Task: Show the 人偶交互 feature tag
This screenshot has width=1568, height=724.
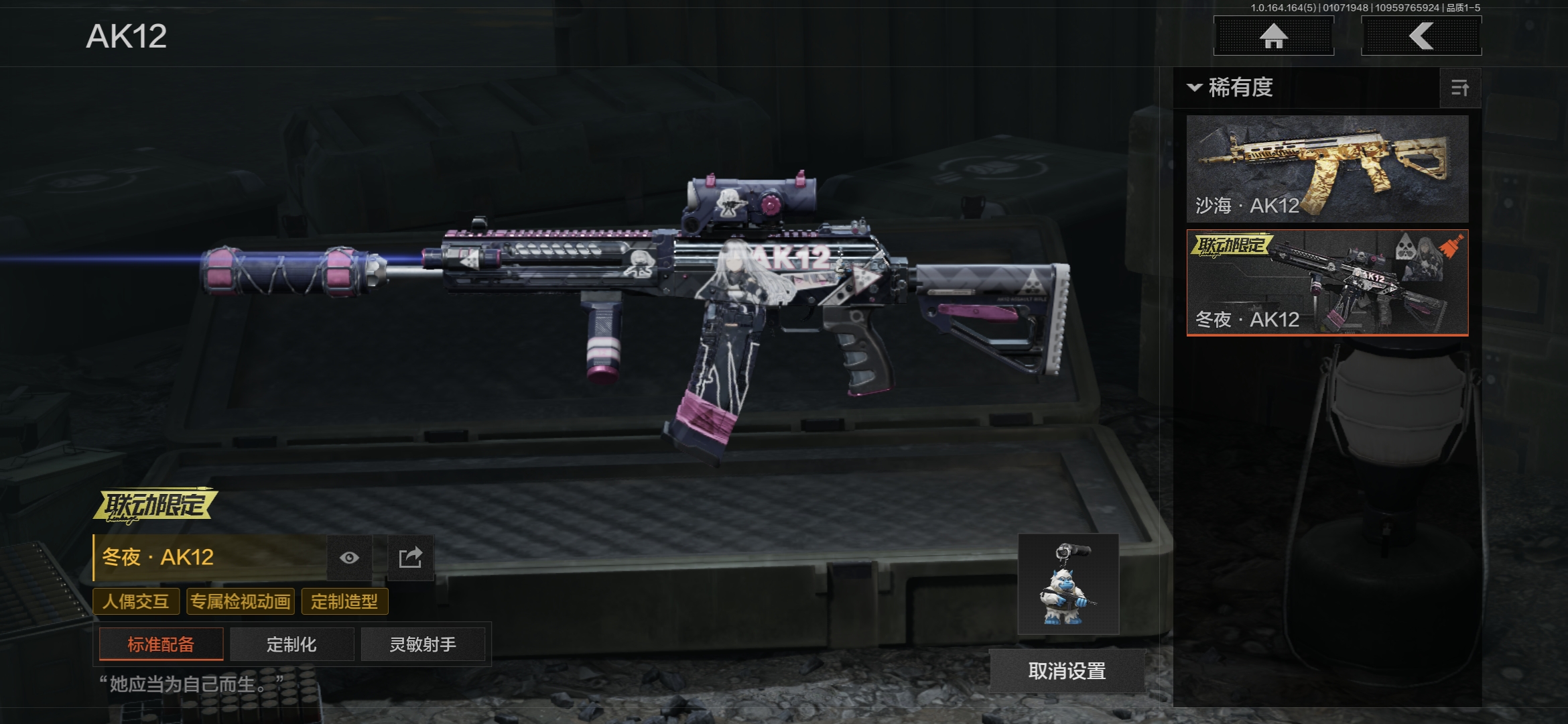Action: pyautogui.click(x=136, y=601)
